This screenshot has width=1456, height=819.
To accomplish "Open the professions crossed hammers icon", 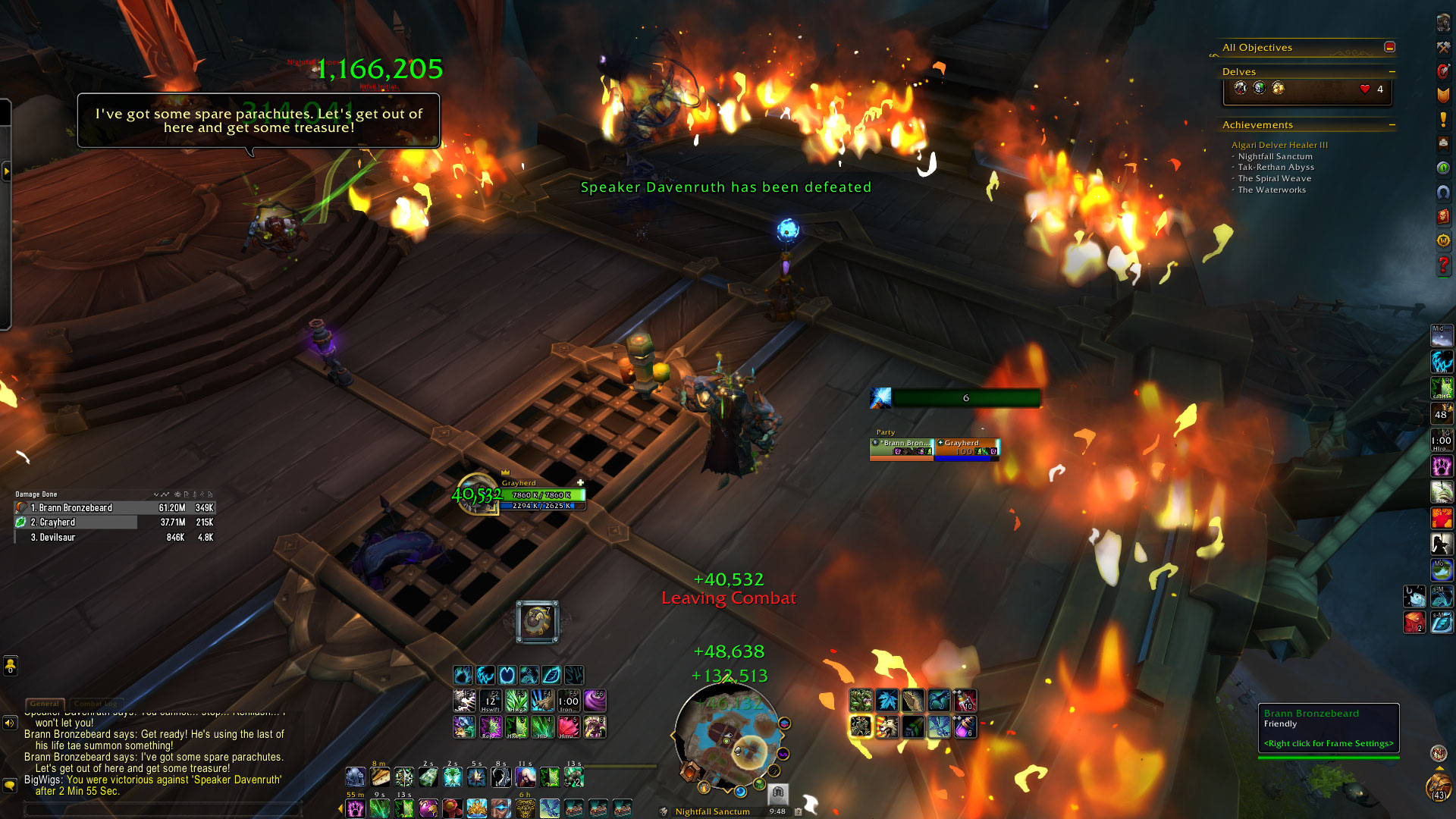I will tap(1442, 48).
